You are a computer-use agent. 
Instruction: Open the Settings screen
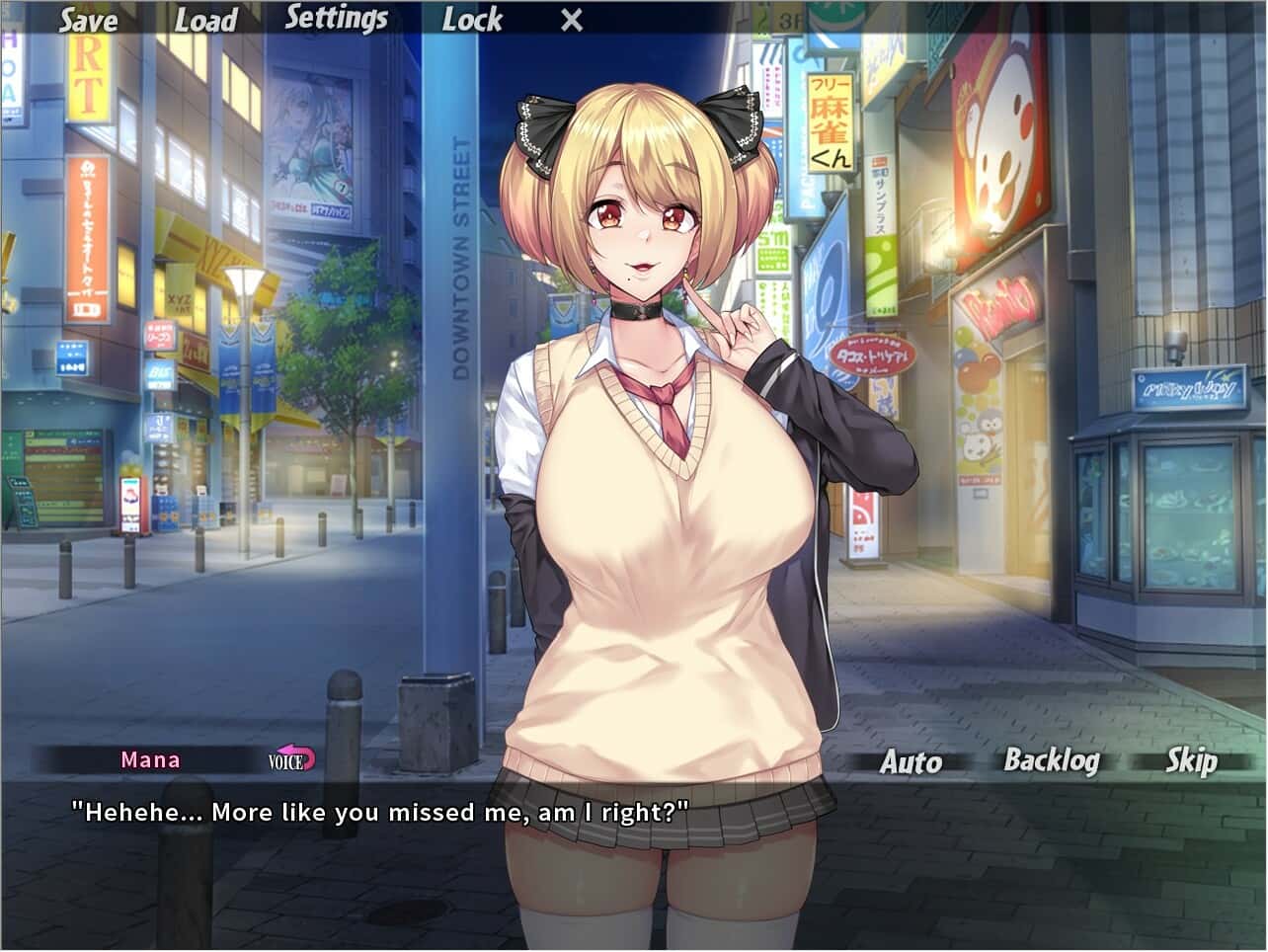337,17
